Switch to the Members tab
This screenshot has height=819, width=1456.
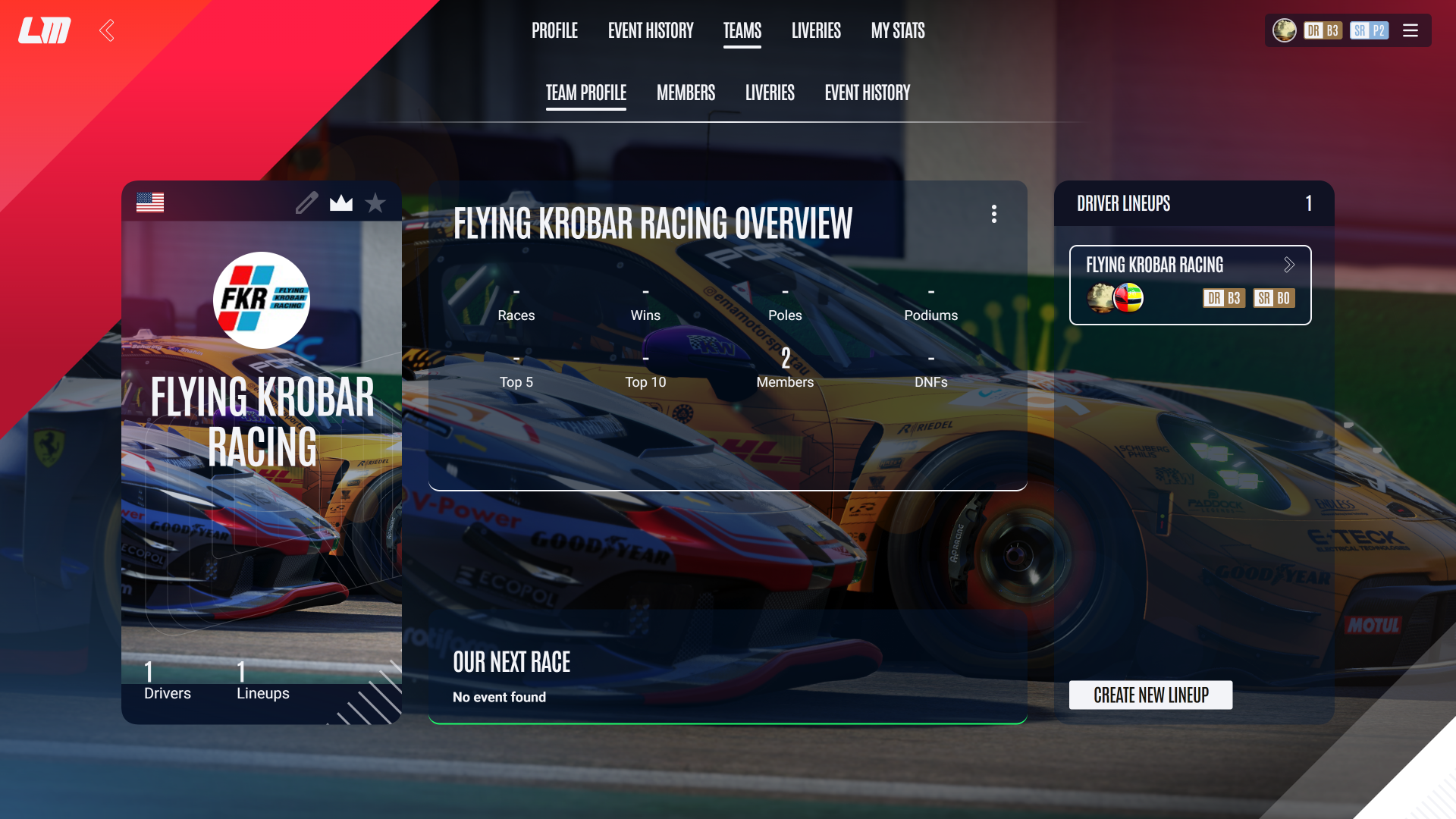pos(686,93)
